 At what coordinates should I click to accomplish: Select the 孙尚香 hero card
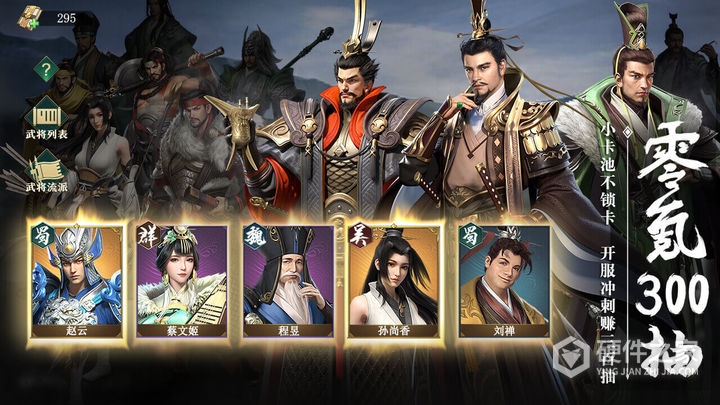pos(392,278)
